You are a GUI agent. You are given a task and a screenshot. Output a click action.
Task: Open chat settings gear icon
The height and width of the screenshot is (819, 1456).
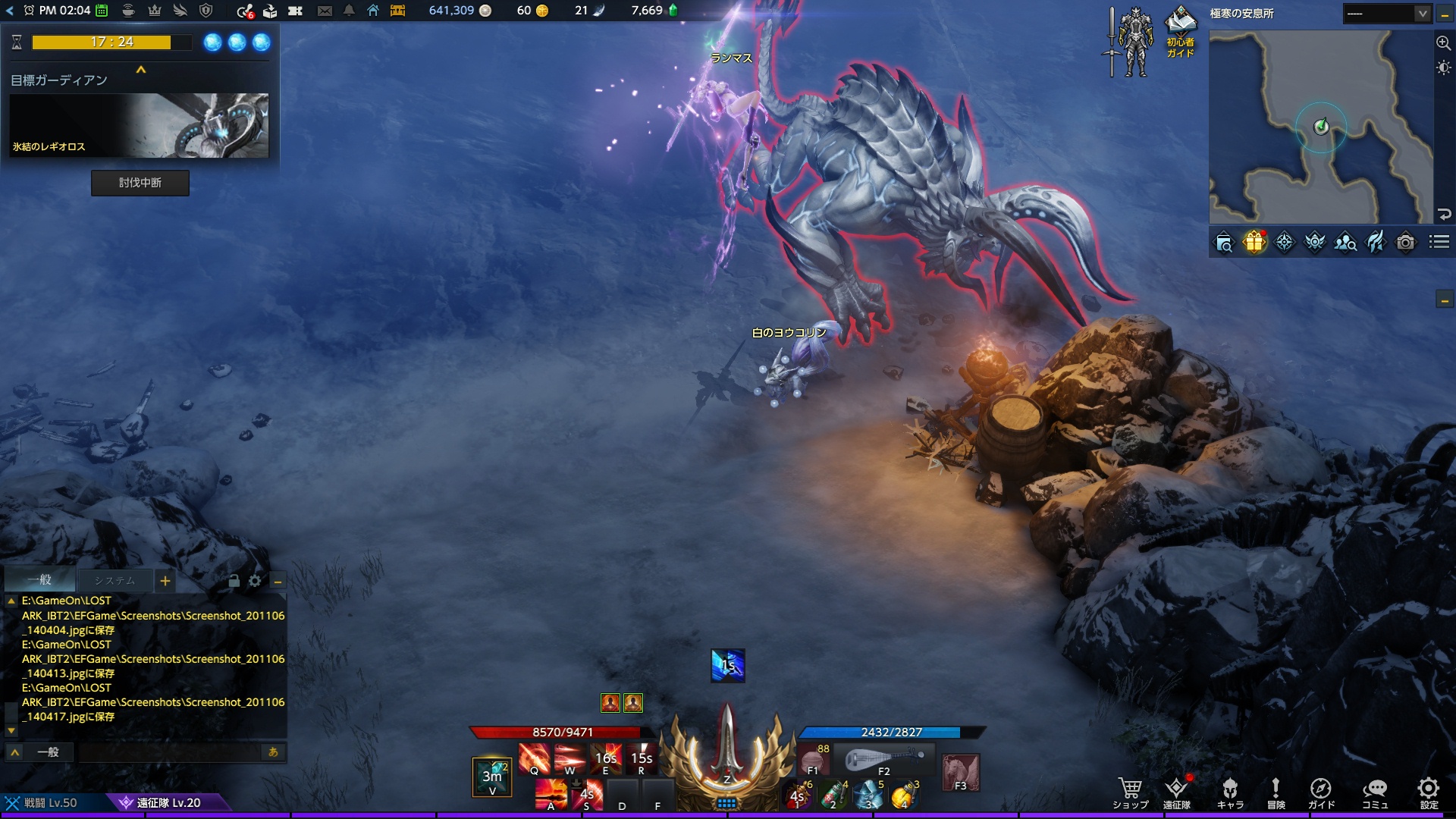[255, 581]
